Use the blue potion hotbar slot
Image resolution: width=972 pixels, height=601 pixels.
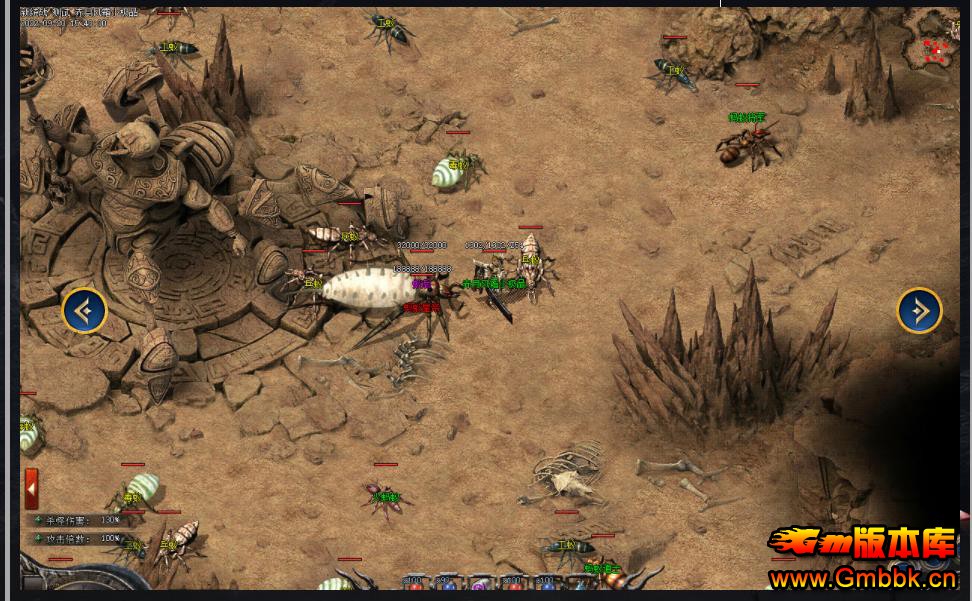[447, 585]
